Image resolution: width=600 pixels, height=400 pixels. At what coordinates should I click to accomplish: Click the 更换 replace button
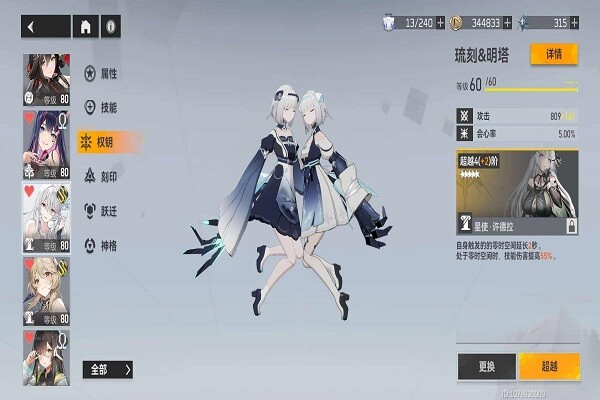[486, 364]
